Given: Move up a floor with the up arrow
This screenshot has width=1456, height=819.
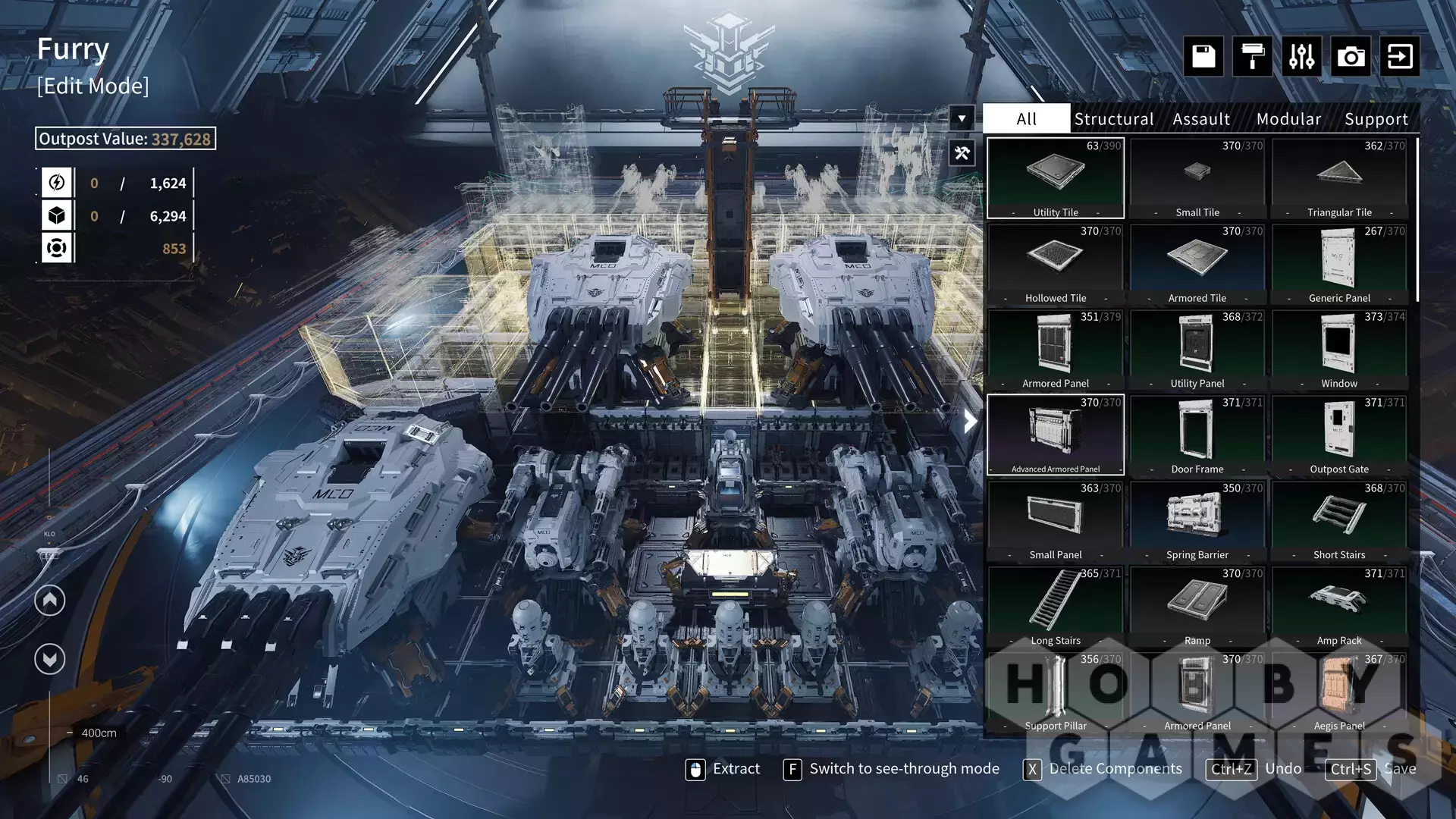Looking at the screenshot, I should (x=50, y=601).
